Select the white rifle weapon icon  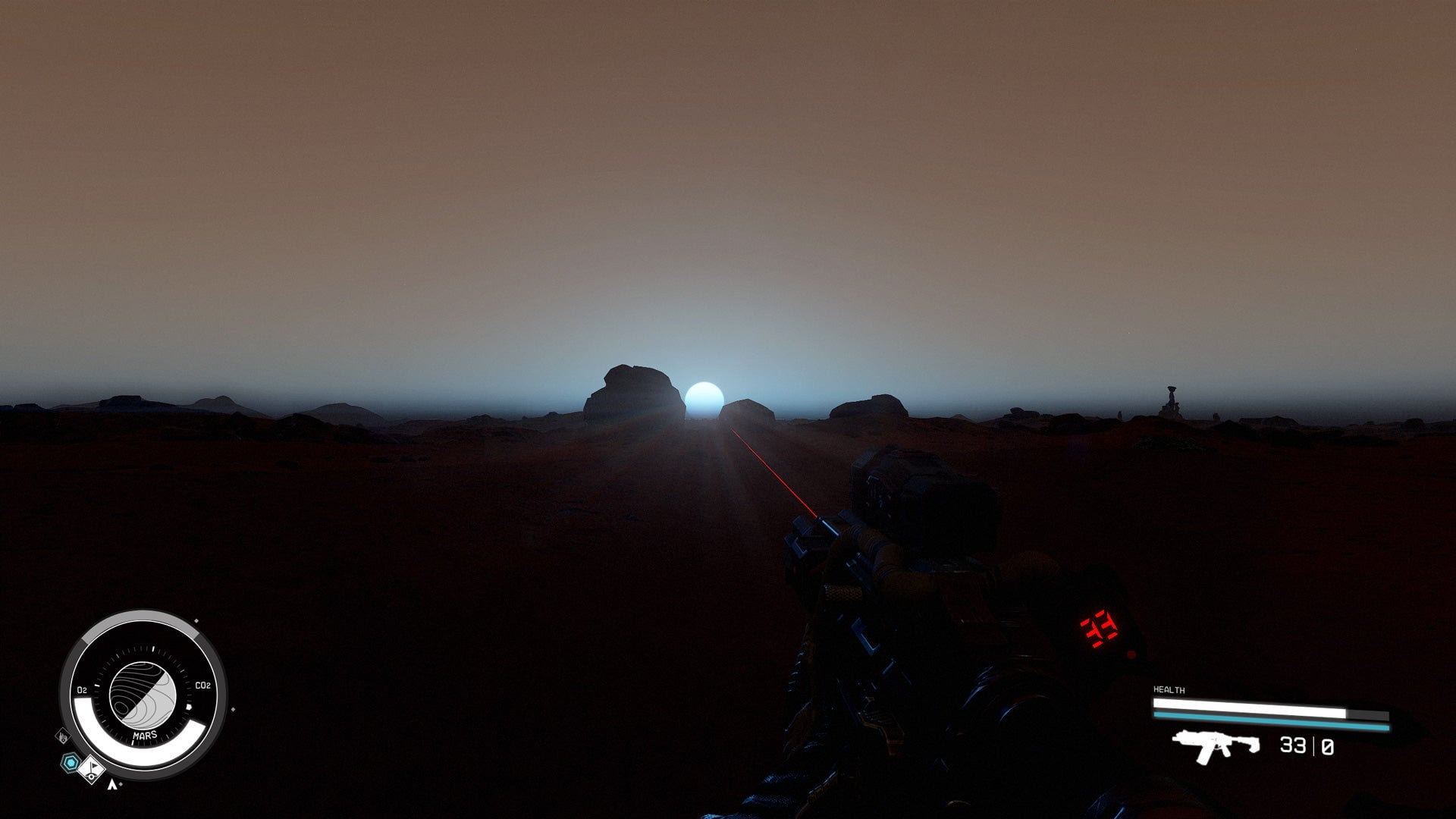click(1215, 747)
